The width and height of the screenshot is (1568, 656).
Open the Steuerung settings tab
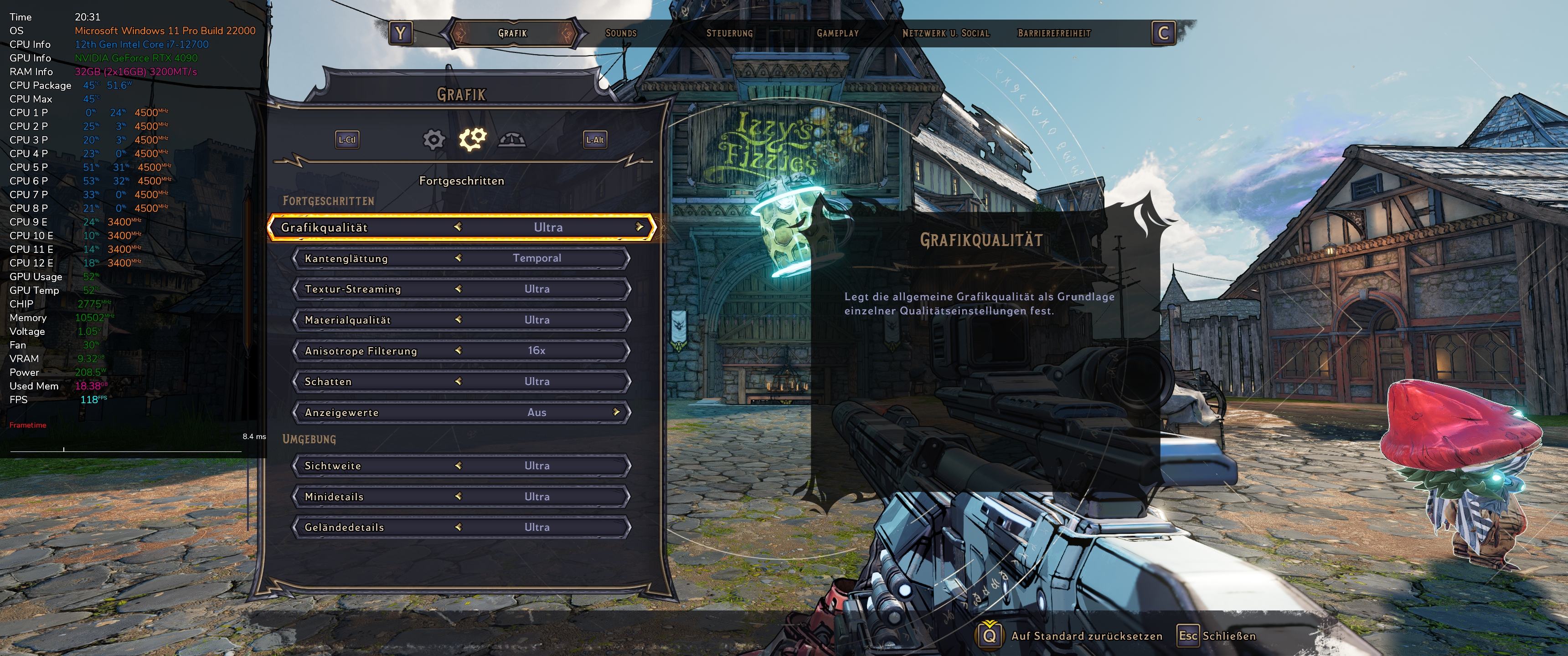729,33
